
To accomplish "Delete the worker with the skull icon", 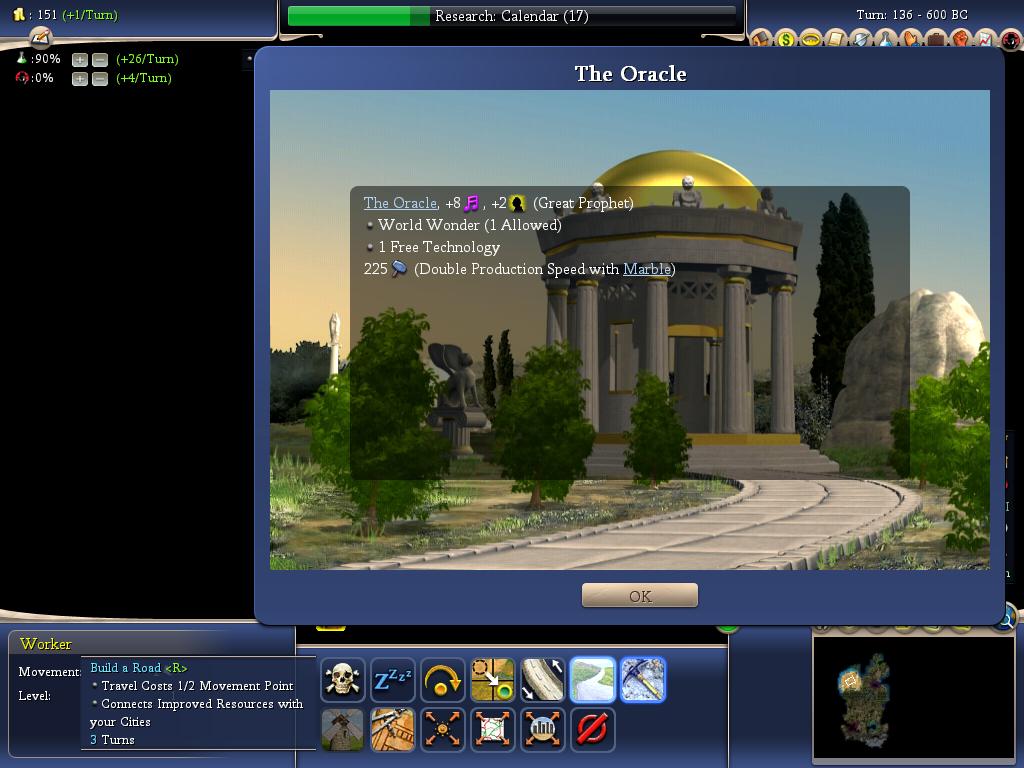I will pos(343,680).
